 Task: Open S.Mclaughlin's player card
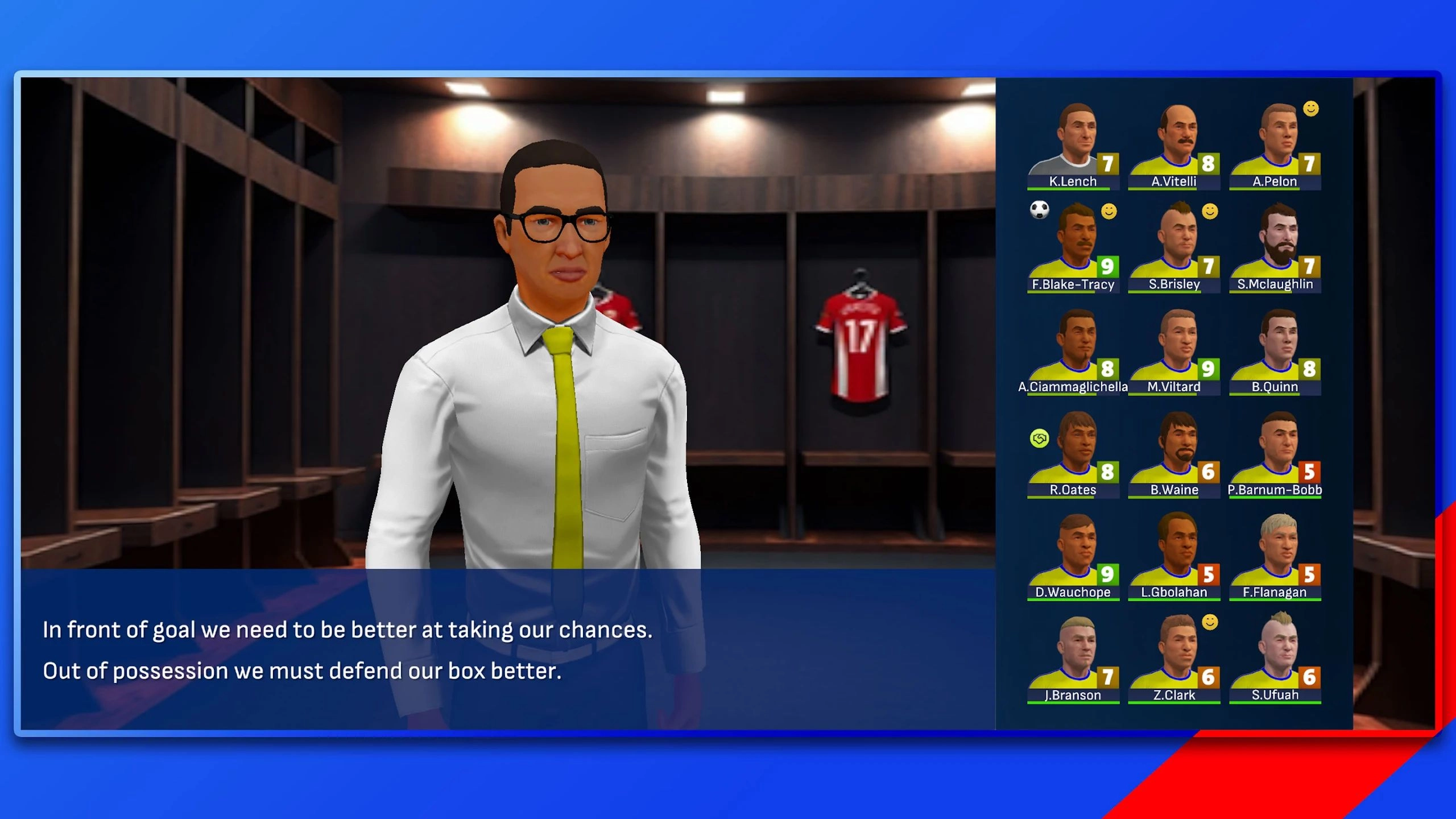click(x=1275, y=249)
